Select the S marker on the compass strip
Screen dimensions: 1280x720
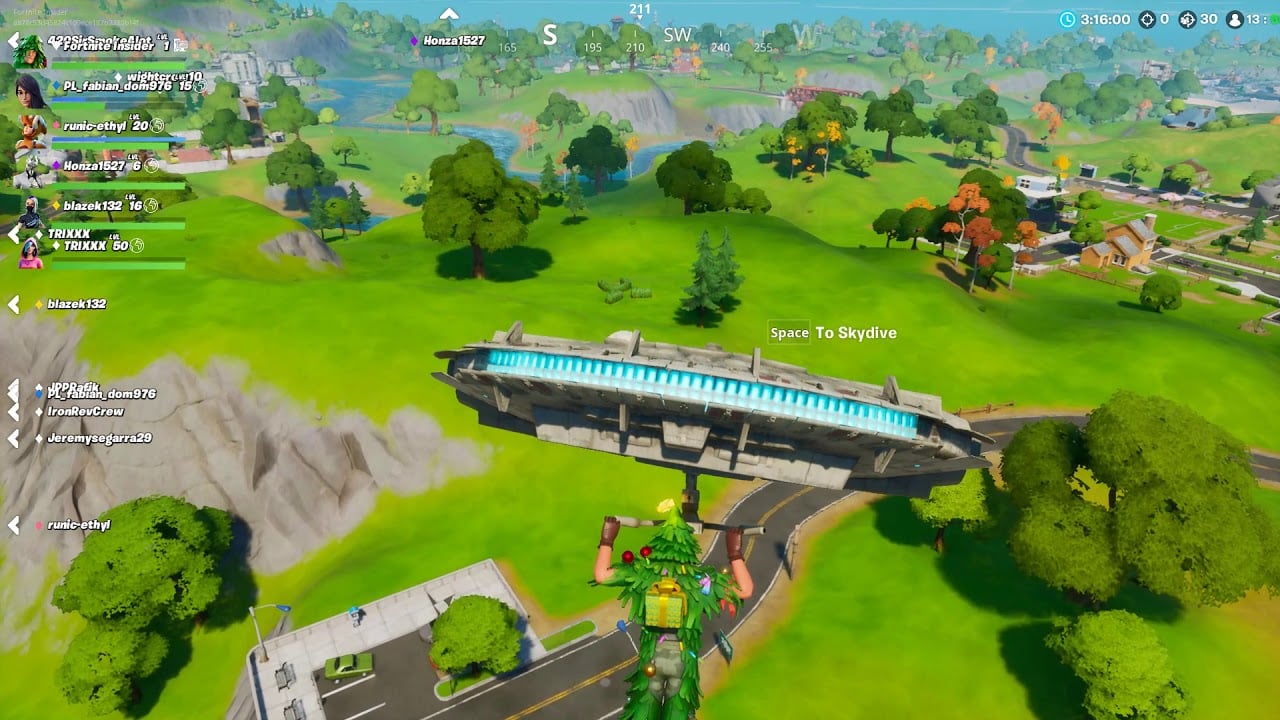(x=549, y=33)
